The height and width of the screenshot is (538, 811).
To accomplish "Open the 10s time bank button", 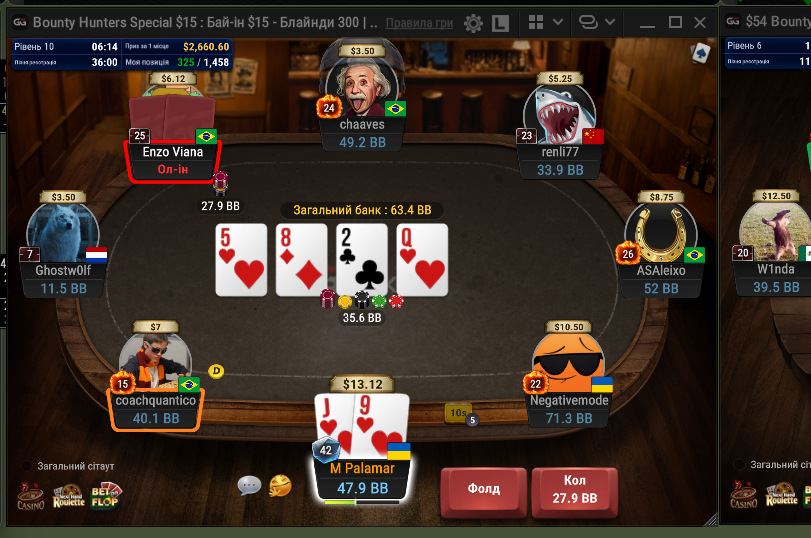I will (x=459, y=412).
